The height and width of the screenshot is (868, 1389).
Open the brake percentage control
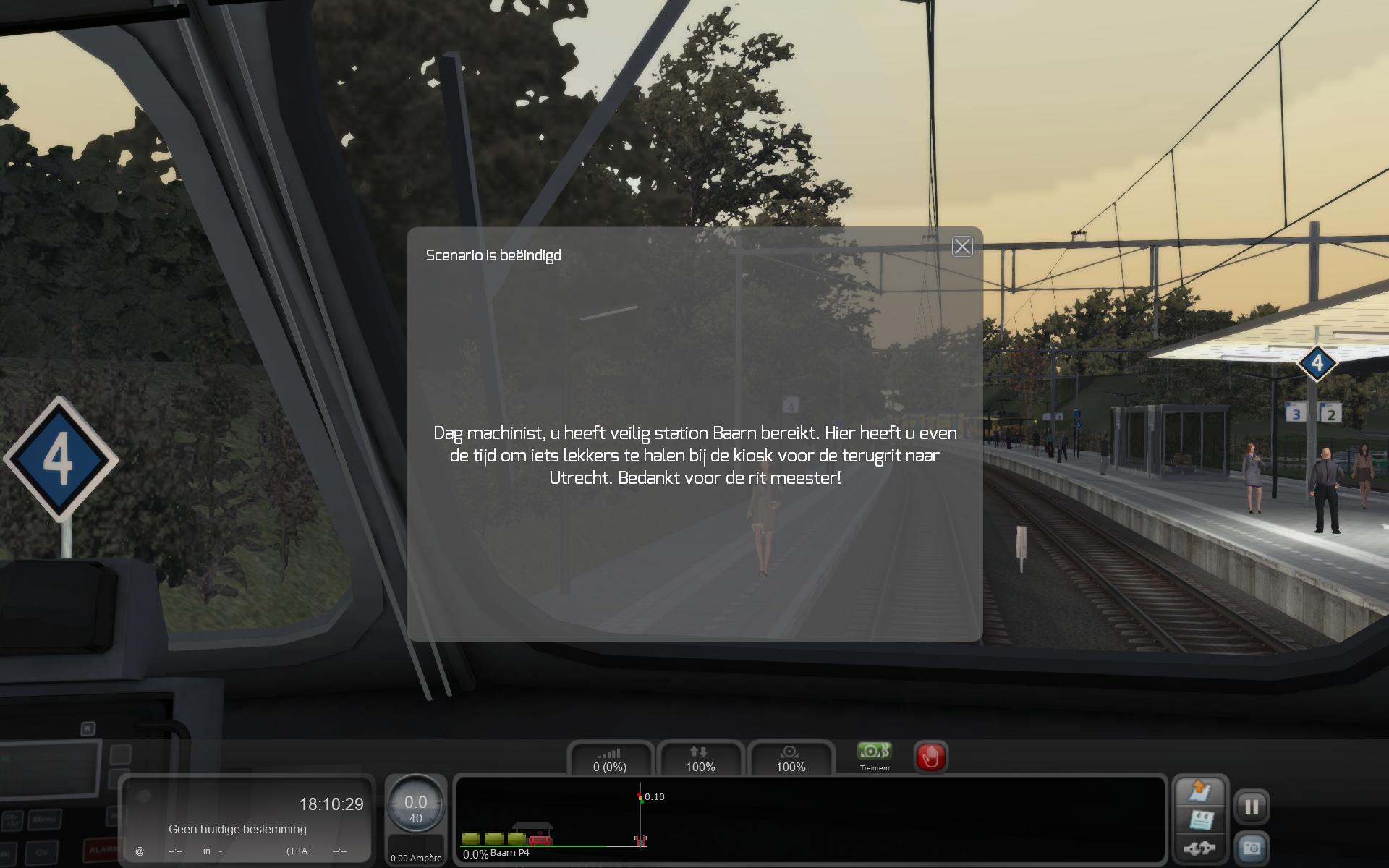[790, 759]
